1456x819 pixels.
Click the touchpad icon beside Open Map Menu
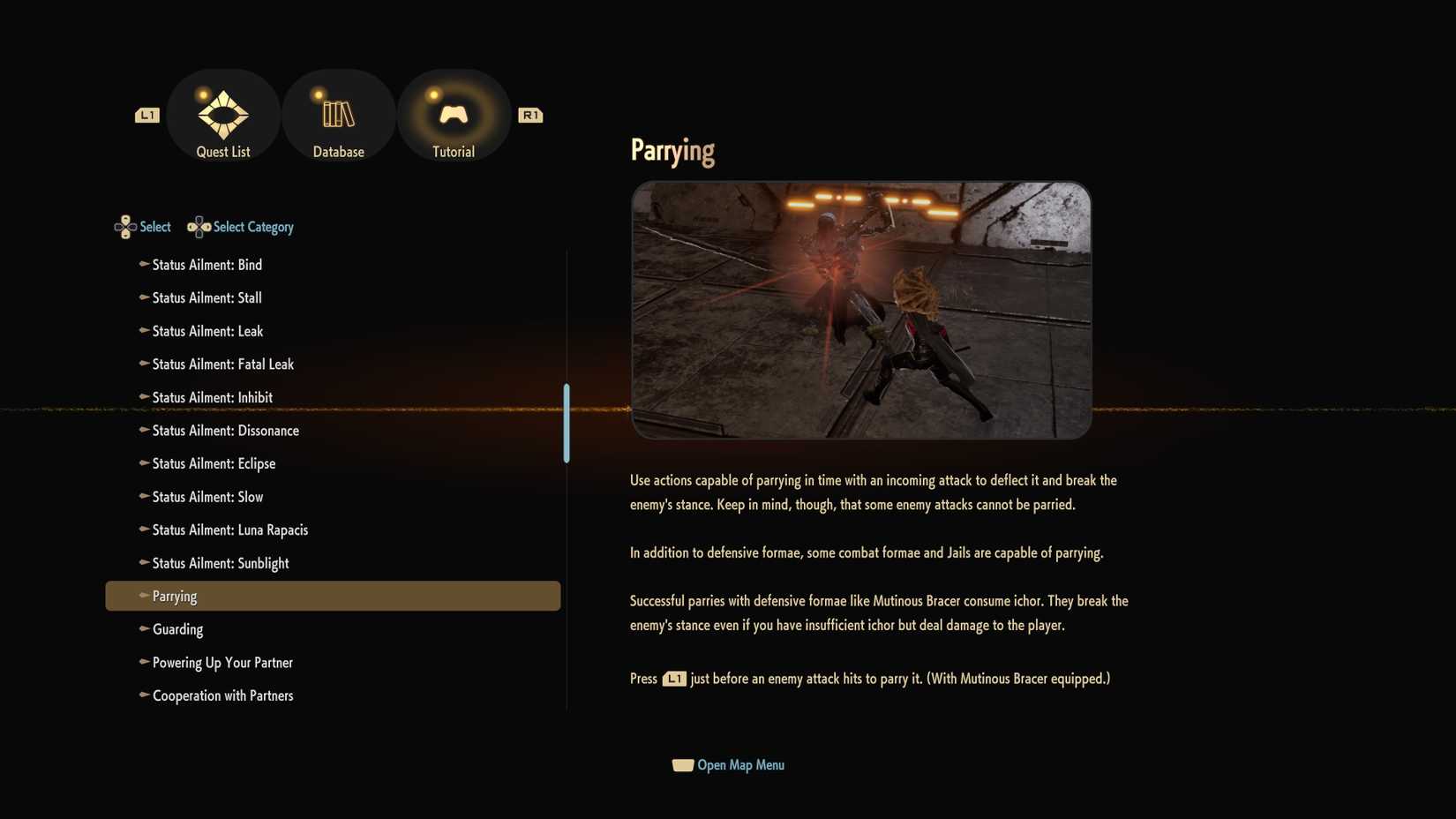tap(681, 764)
